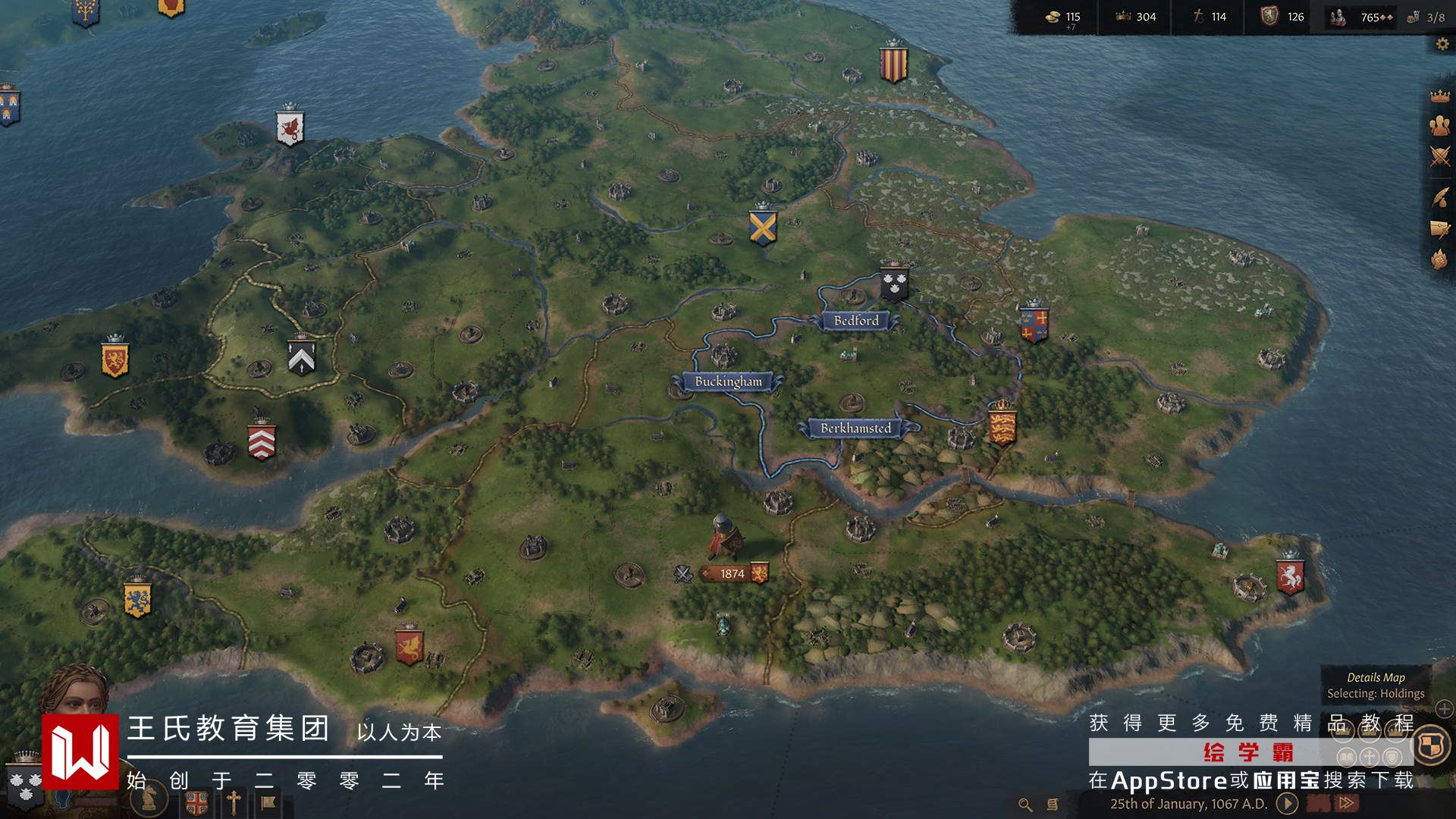Open the chess knight lifestyle button

[x=149, y=798]
